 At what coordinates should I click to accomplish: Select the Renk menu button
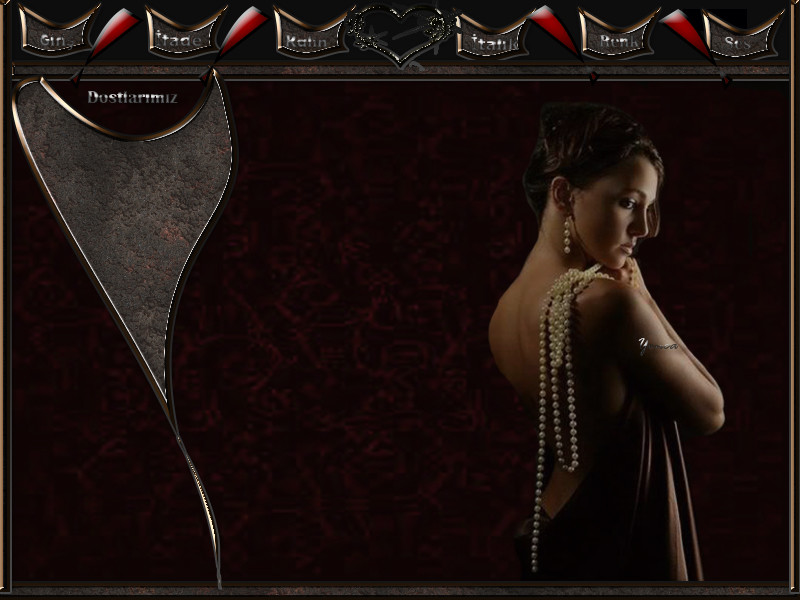pyautogui.click(x=616, y=40)
